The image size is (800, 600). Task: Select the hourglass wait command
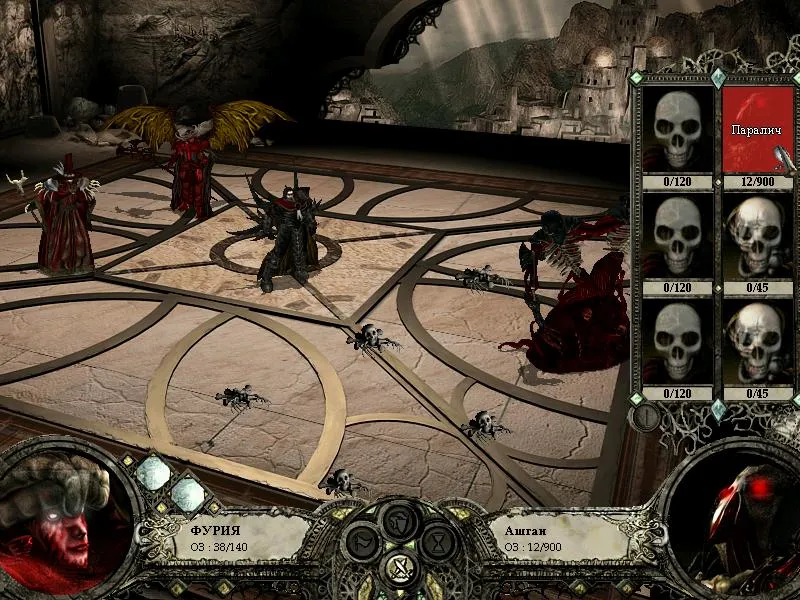[x=437, y=542]
